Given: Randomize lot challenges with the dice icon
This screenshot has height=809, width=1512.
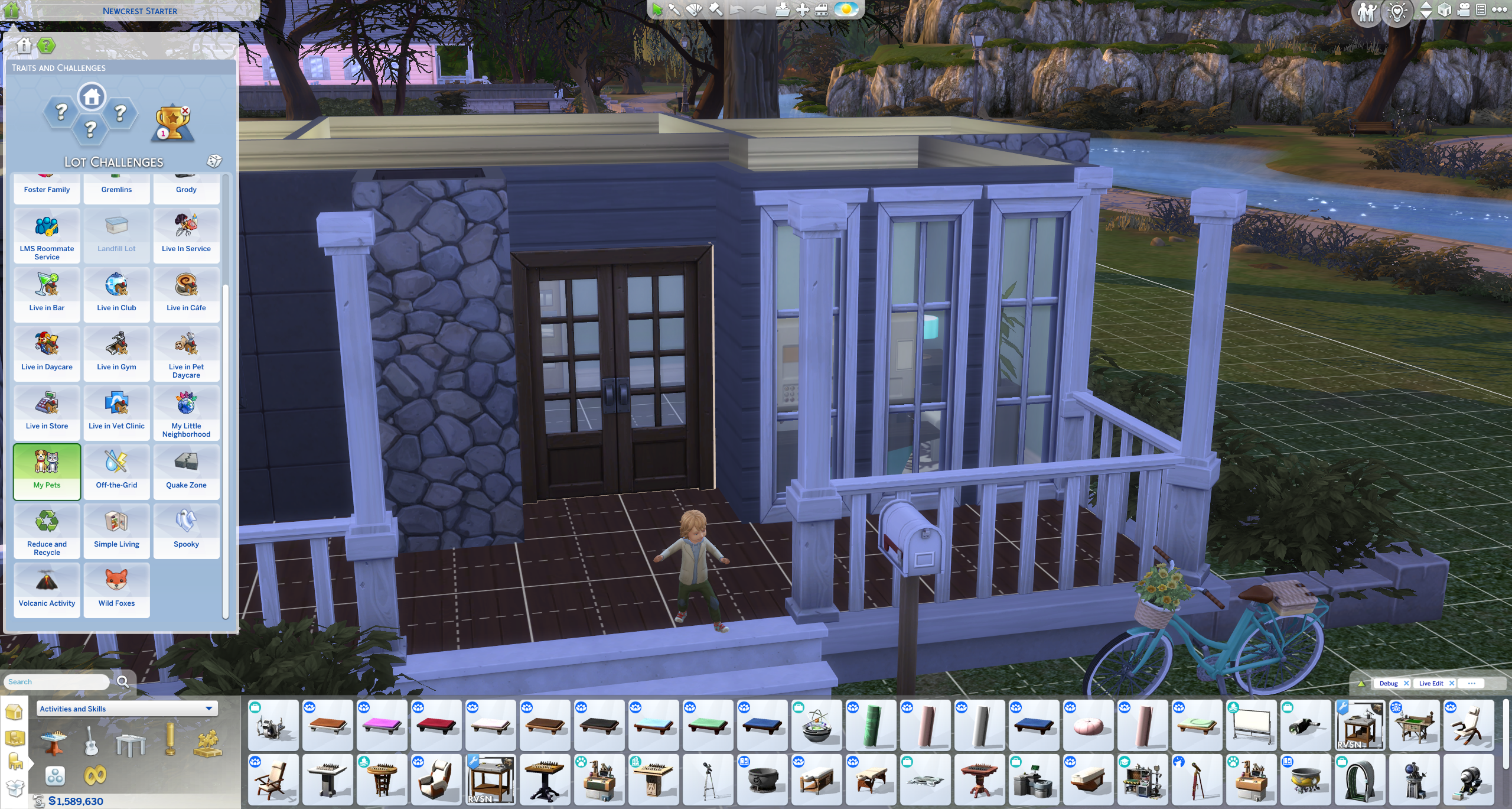Looking at the screenshot, I should click(x=214, y=161).
